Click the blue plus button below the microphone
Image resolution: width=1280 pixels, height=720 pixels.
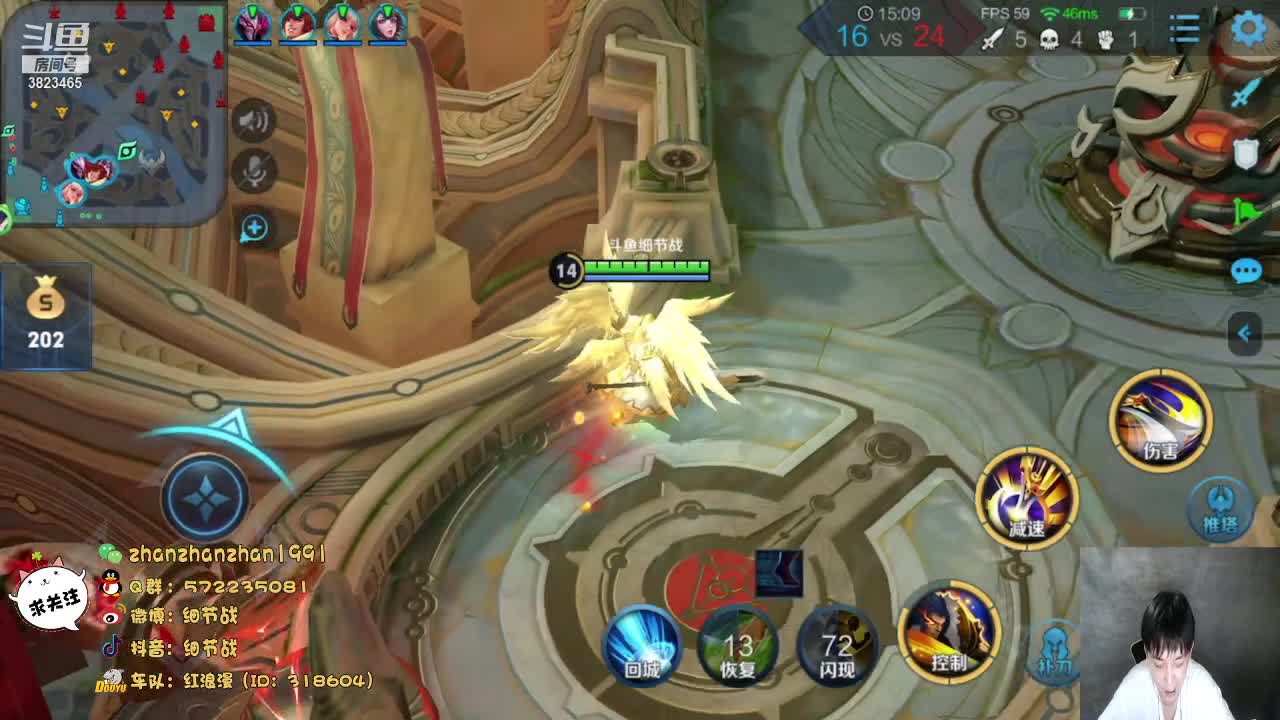tap(254, 228)
